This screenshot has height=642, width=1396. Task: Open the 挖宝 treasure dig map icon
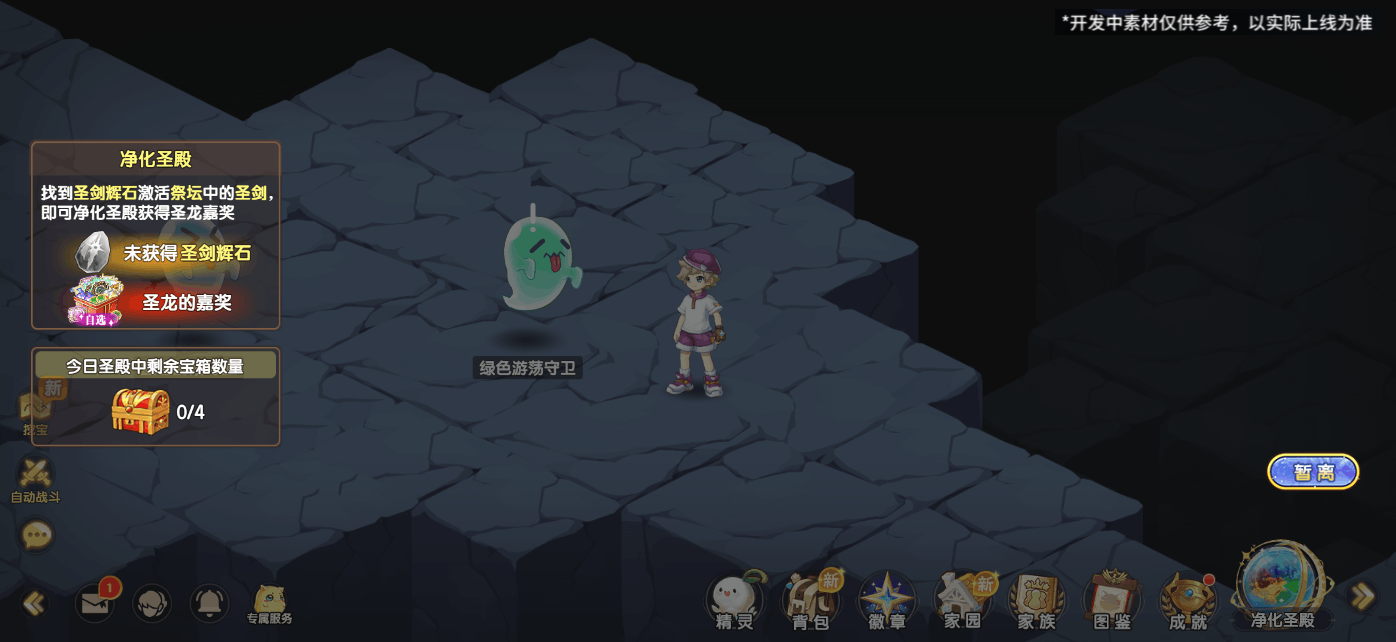tap(36, 410)
